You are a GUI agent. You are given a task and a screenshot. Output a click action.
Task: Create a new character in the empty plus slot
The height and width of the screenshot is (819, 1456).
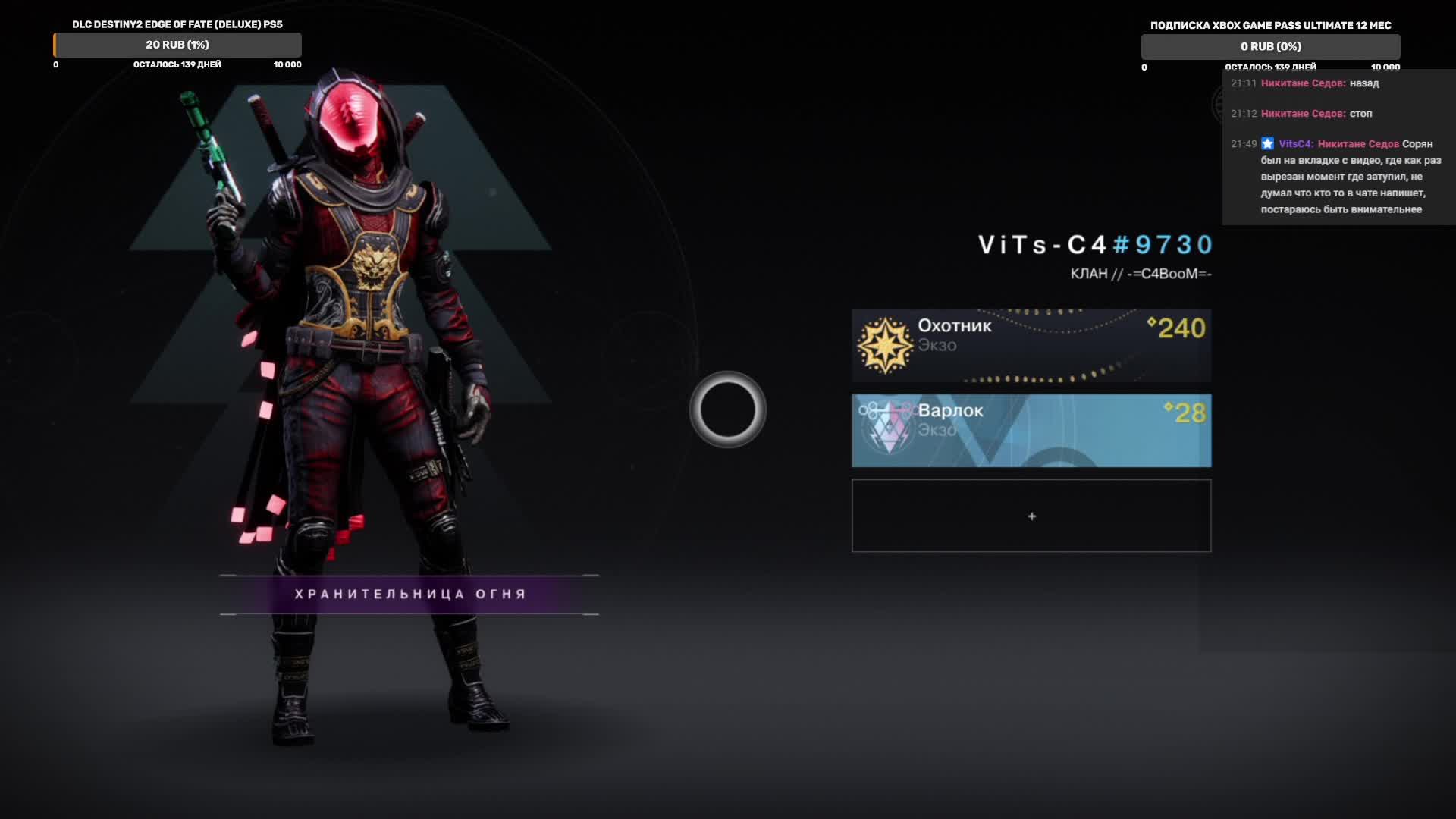1031,516
